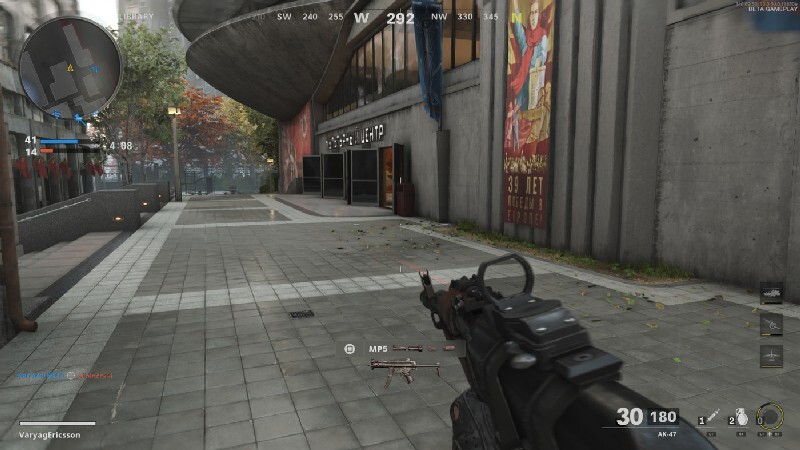Use the stimshot tactical item
The image size is (800, 450).
(712, 416)
